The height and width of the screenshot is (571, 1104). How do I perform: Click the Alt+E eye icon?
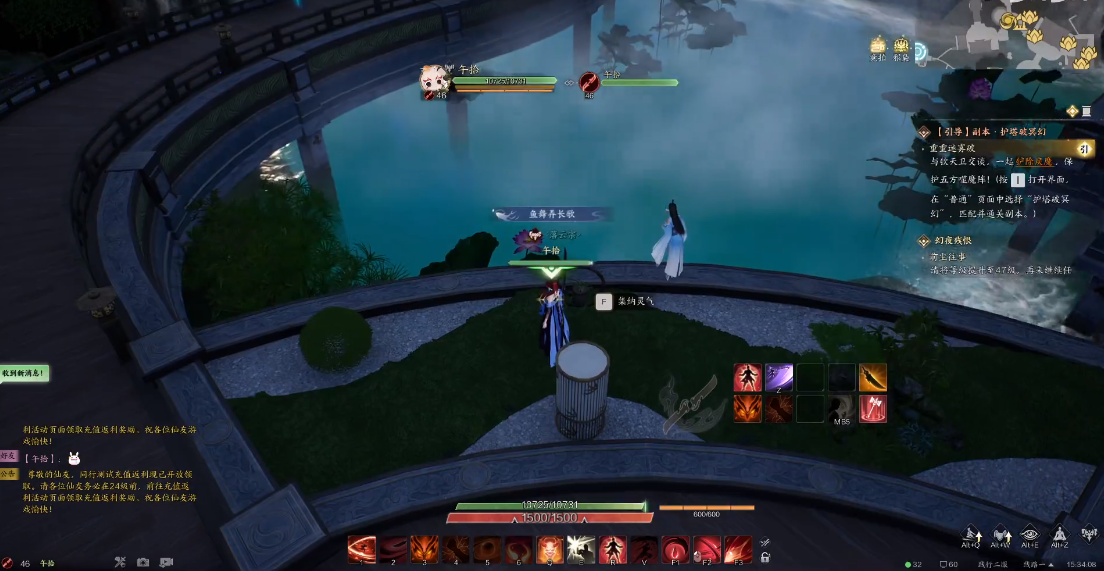[x=1030, y=536]
